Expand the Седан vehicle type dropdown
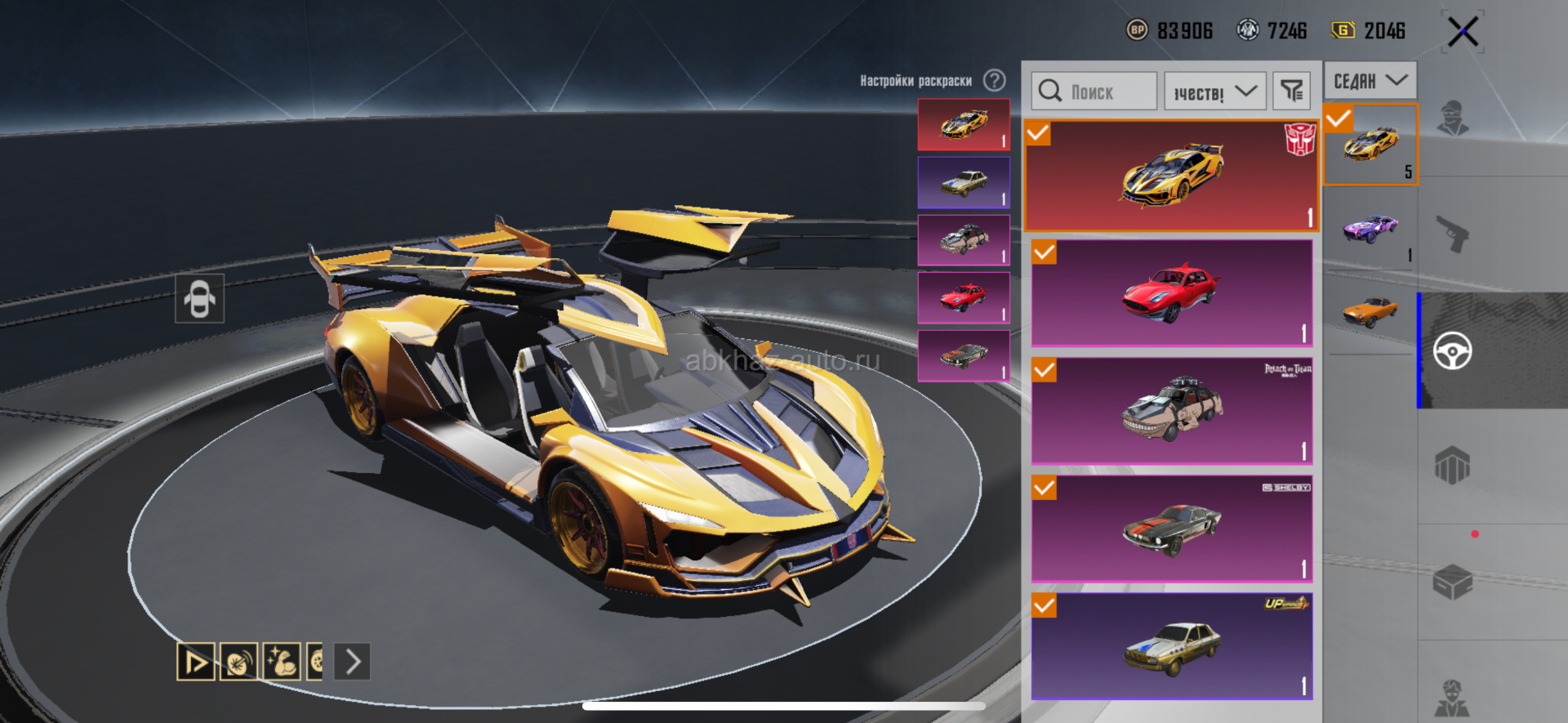Screen dimensions: 1568x723 click(1370, 81)
